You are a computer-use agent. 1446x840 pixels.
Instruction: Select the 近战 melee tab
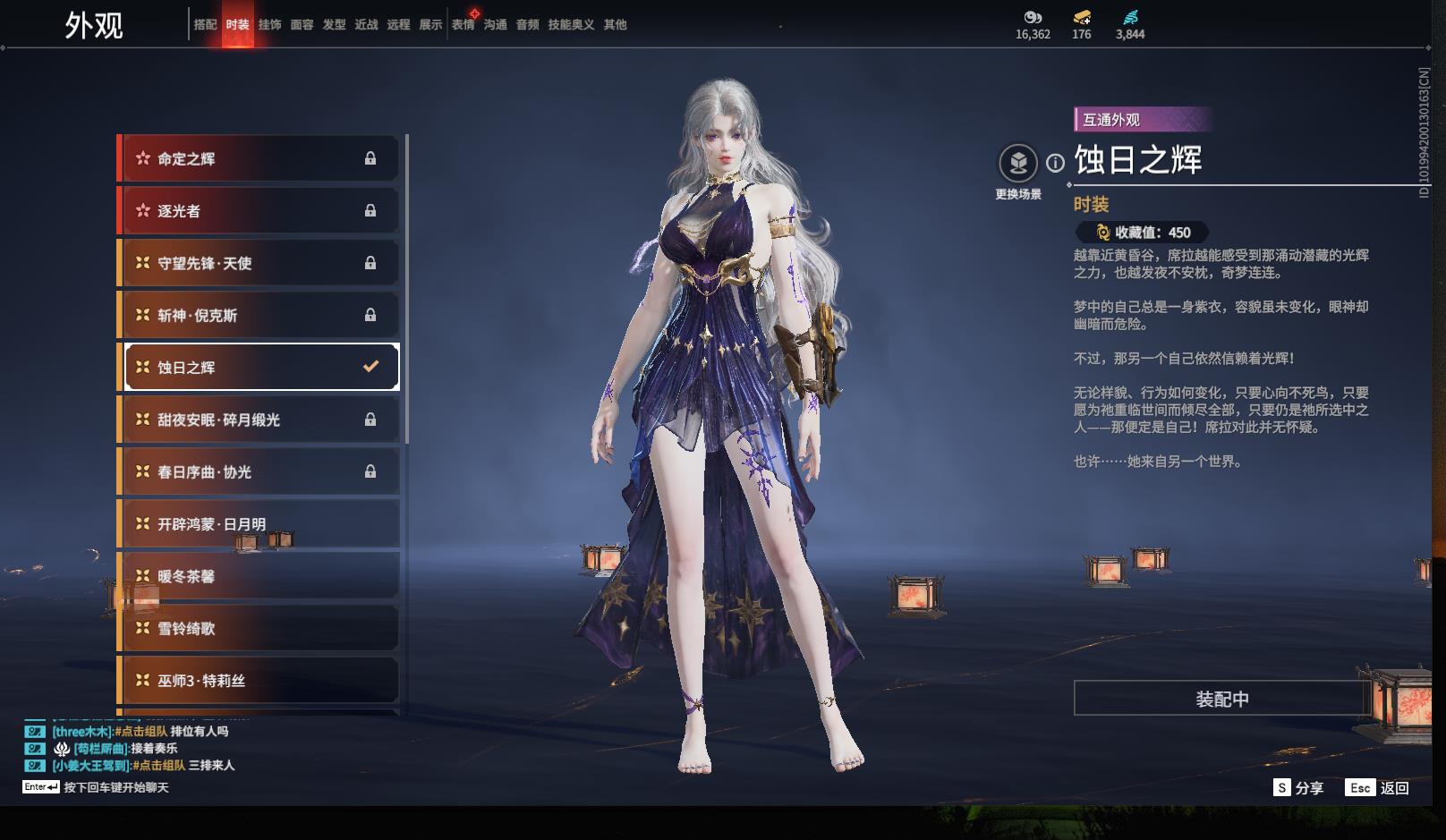coord(366,24)
